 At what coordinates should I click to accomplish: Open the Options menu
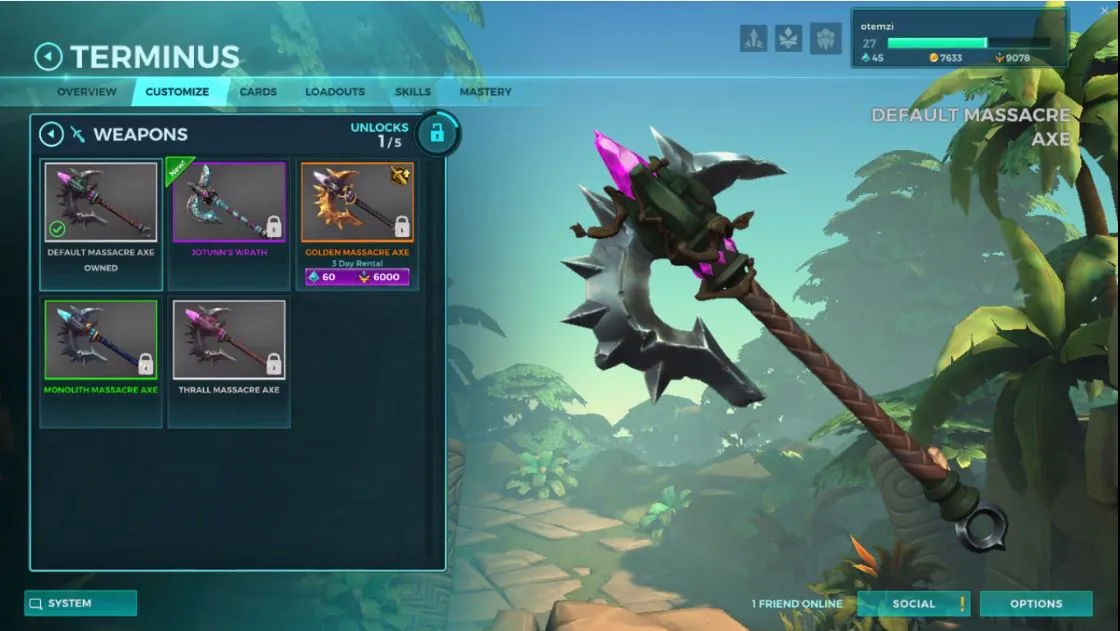(x=1035, y=603)
